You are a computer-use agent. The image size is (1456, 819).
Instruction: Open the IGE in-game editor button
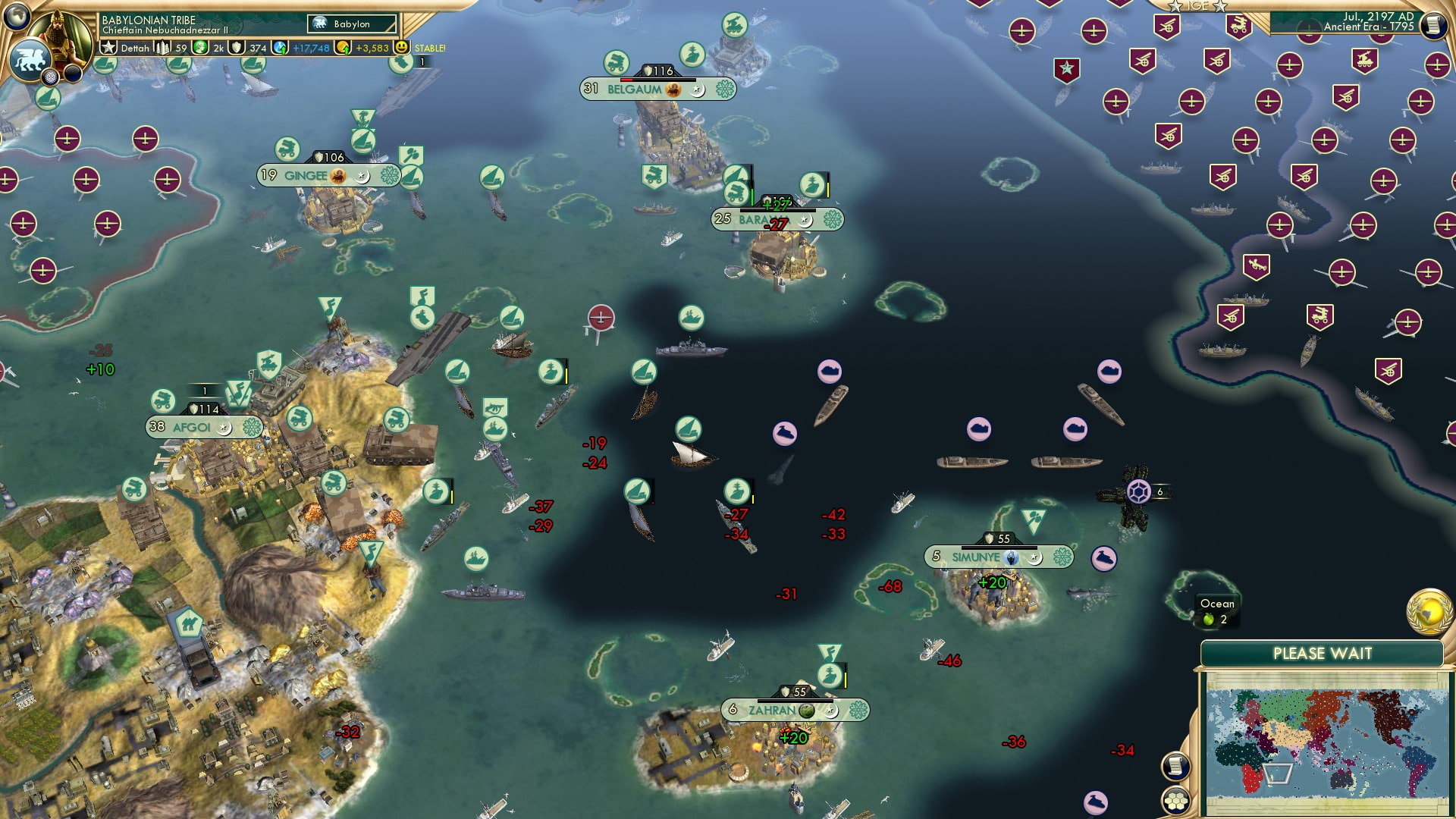tap(1197, 6)
